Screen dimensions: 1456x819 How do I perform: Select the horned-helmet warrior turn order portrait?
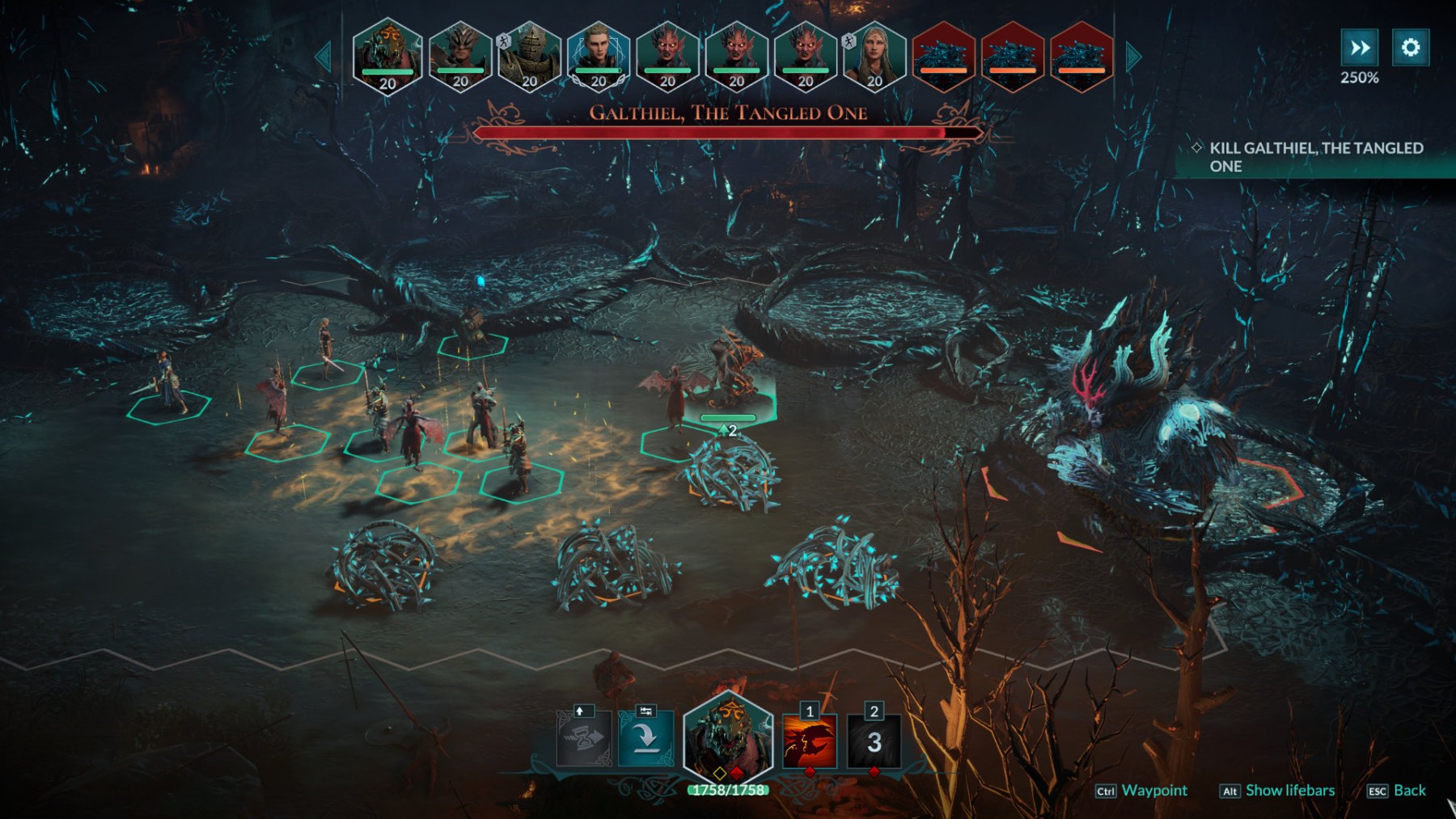(x=459, y=55)
